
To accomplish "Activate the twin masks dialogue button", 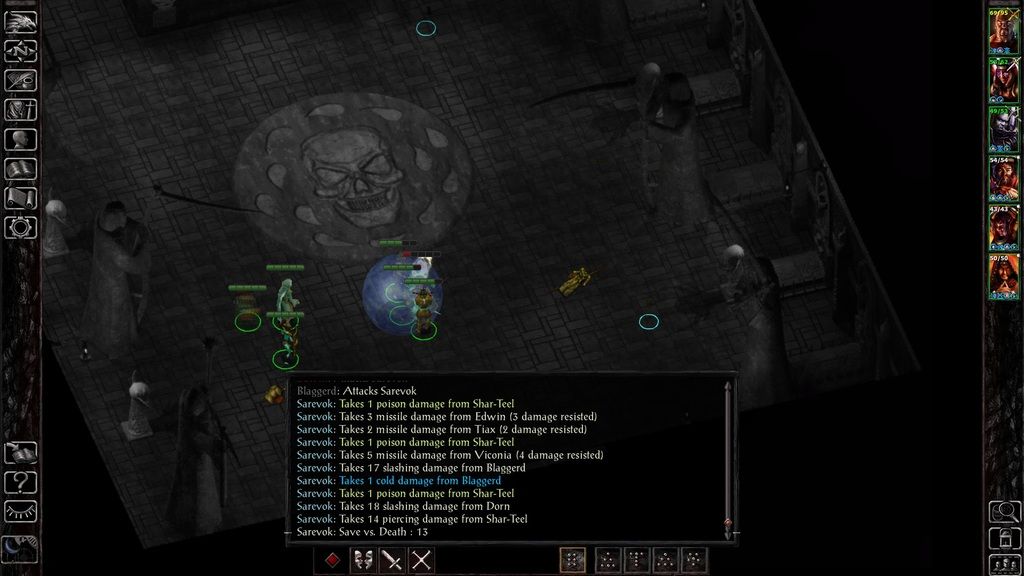I will [362, 560].
